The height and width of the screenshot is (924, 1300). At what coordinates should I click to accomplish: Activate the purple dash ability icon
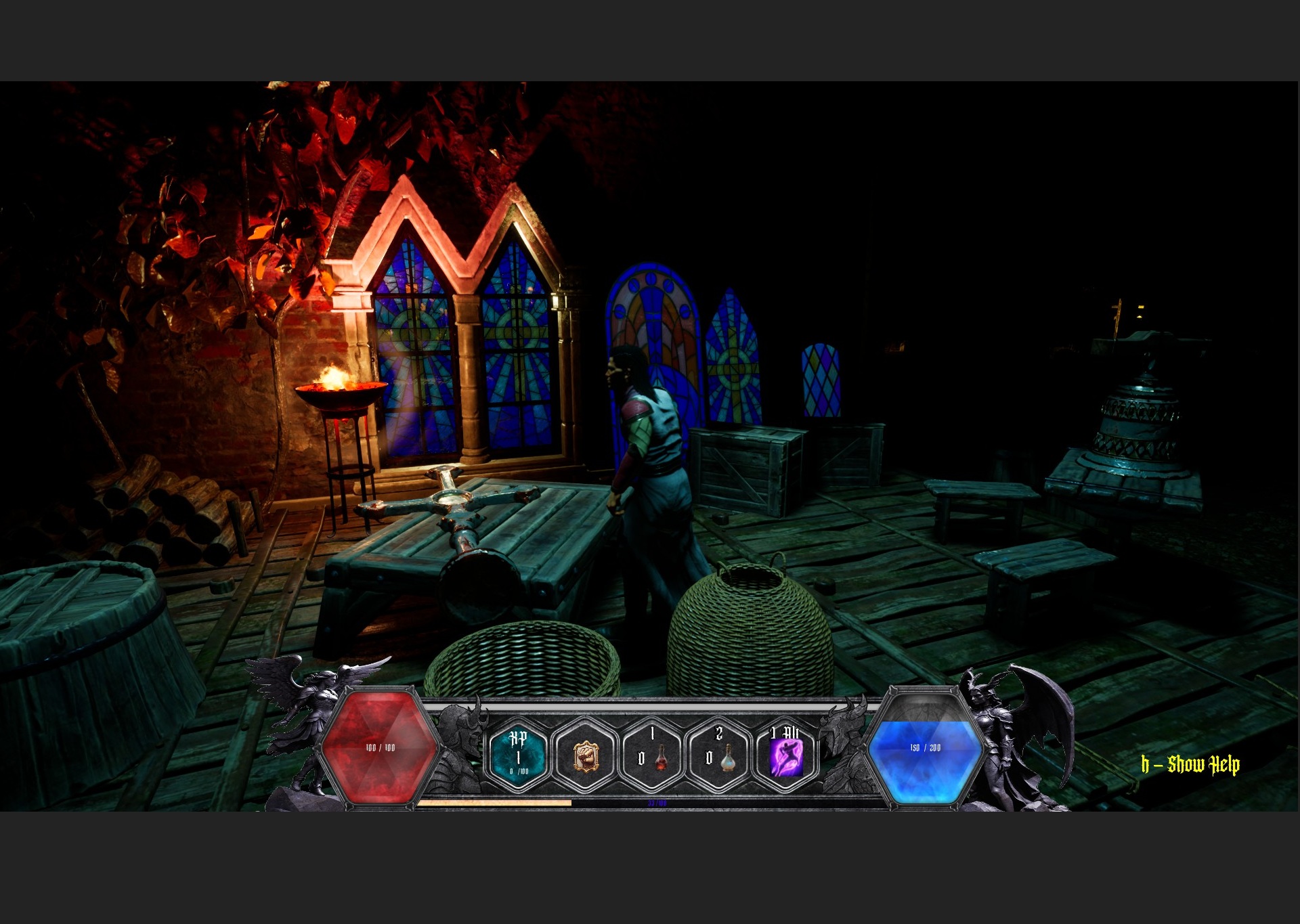(785, 756)
